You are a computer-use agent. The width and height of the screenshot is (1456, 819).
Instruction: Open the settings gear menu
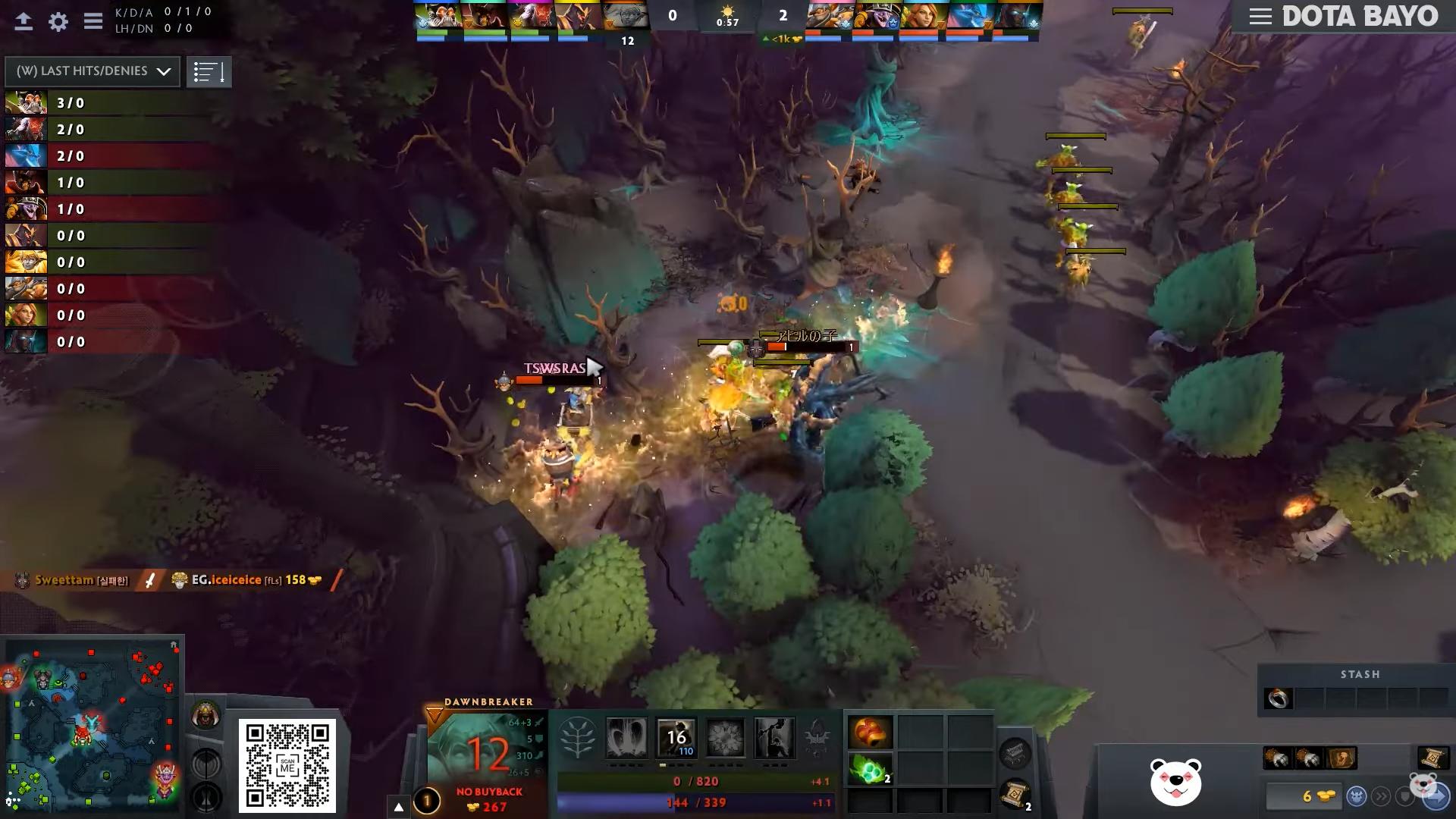(x=58, y=21)
